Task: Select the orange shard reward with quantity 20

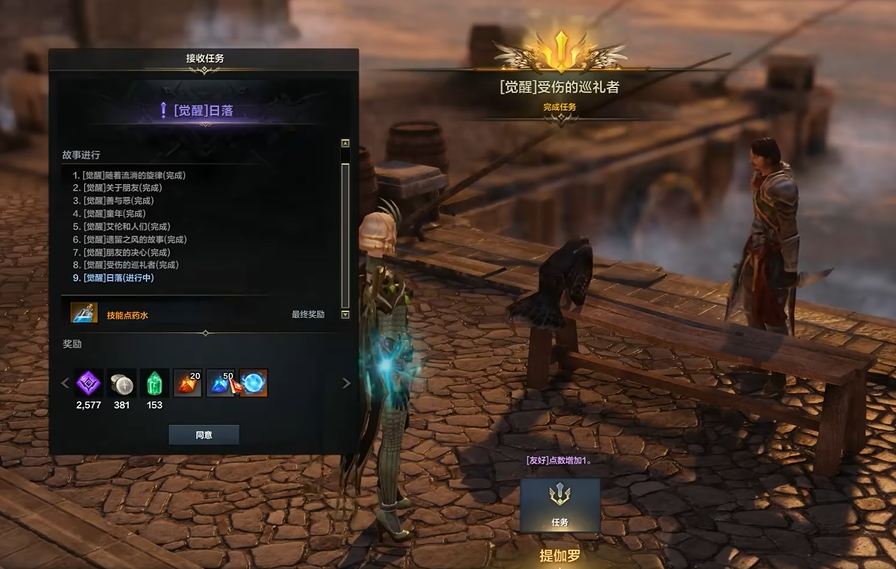Action: click(188, 382)
